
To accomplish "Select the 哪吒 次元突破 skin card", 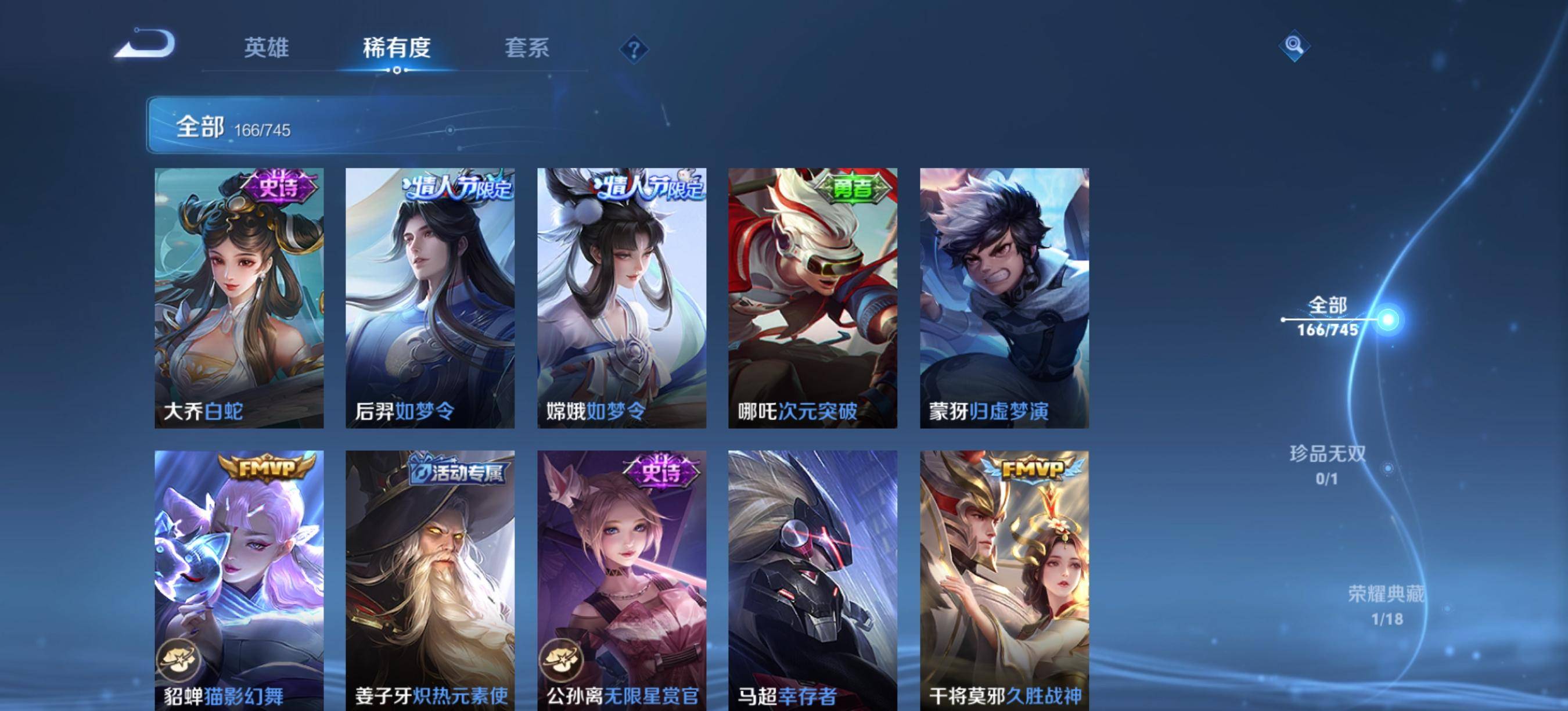I will pos(812,297).
